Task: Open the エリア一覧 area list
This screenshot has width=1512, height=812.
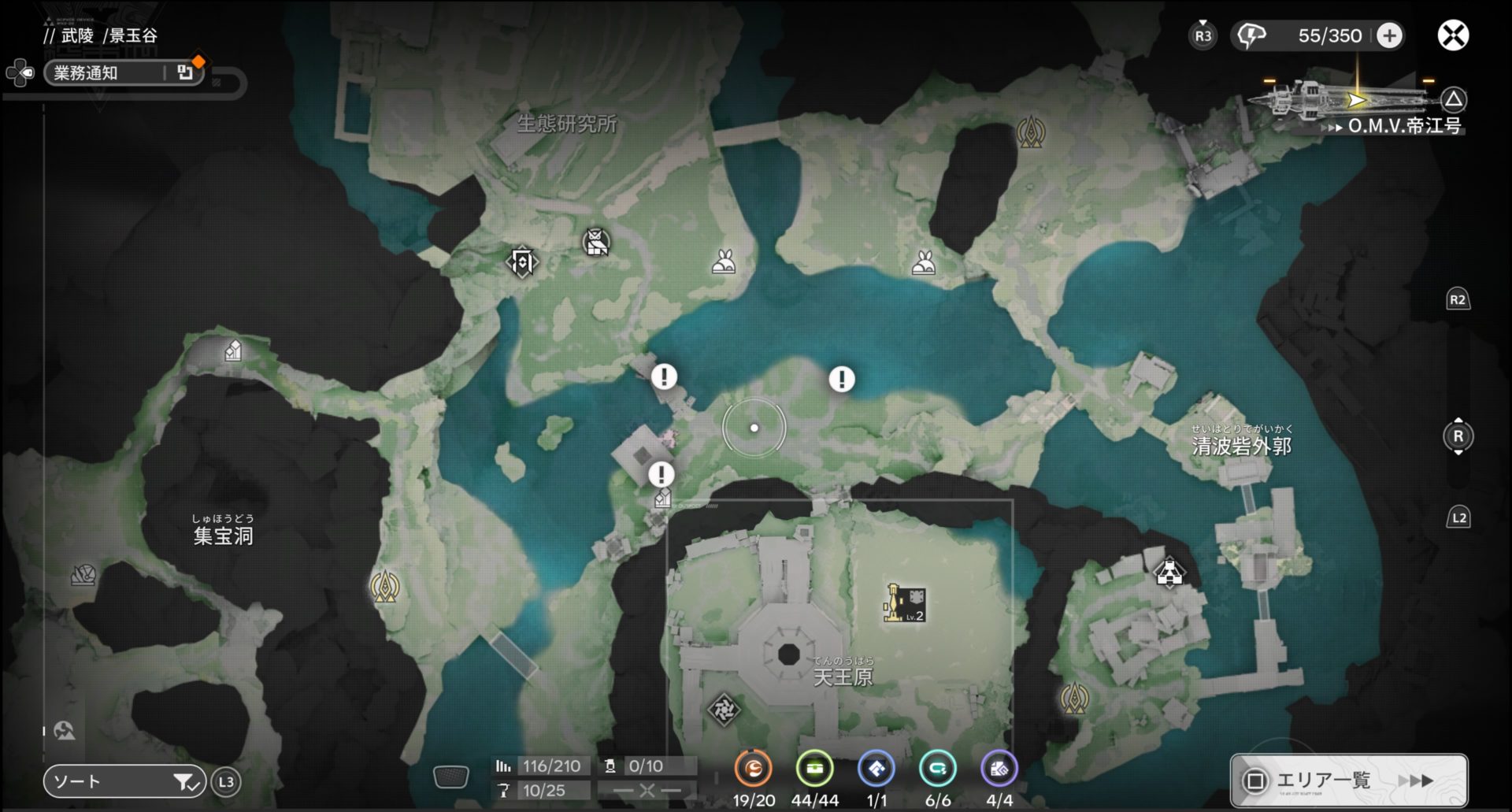Action: pyautogui.click(x=1348, y=780)
